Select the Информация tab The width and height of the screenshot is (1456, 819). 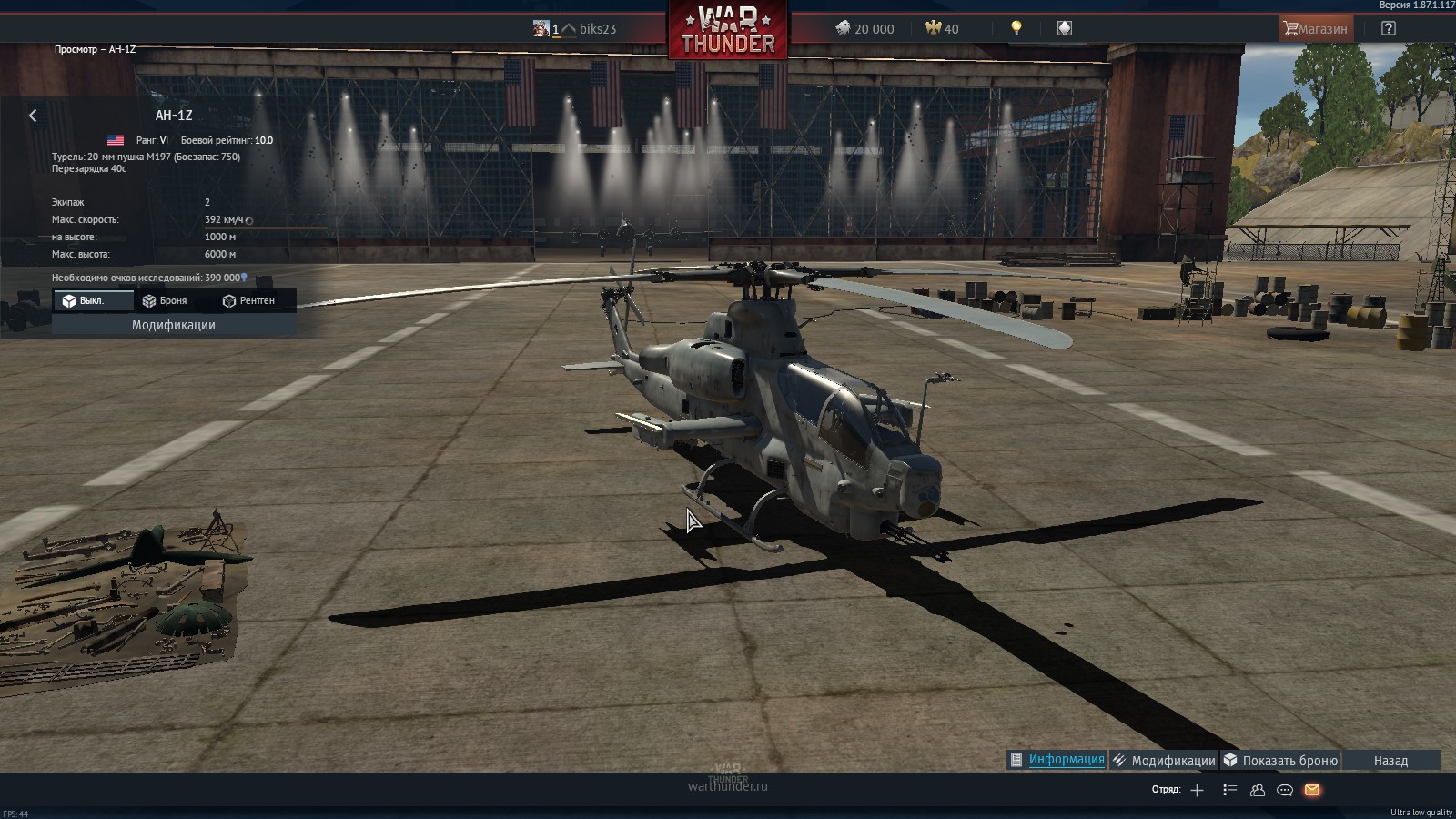click(1057, 759)
